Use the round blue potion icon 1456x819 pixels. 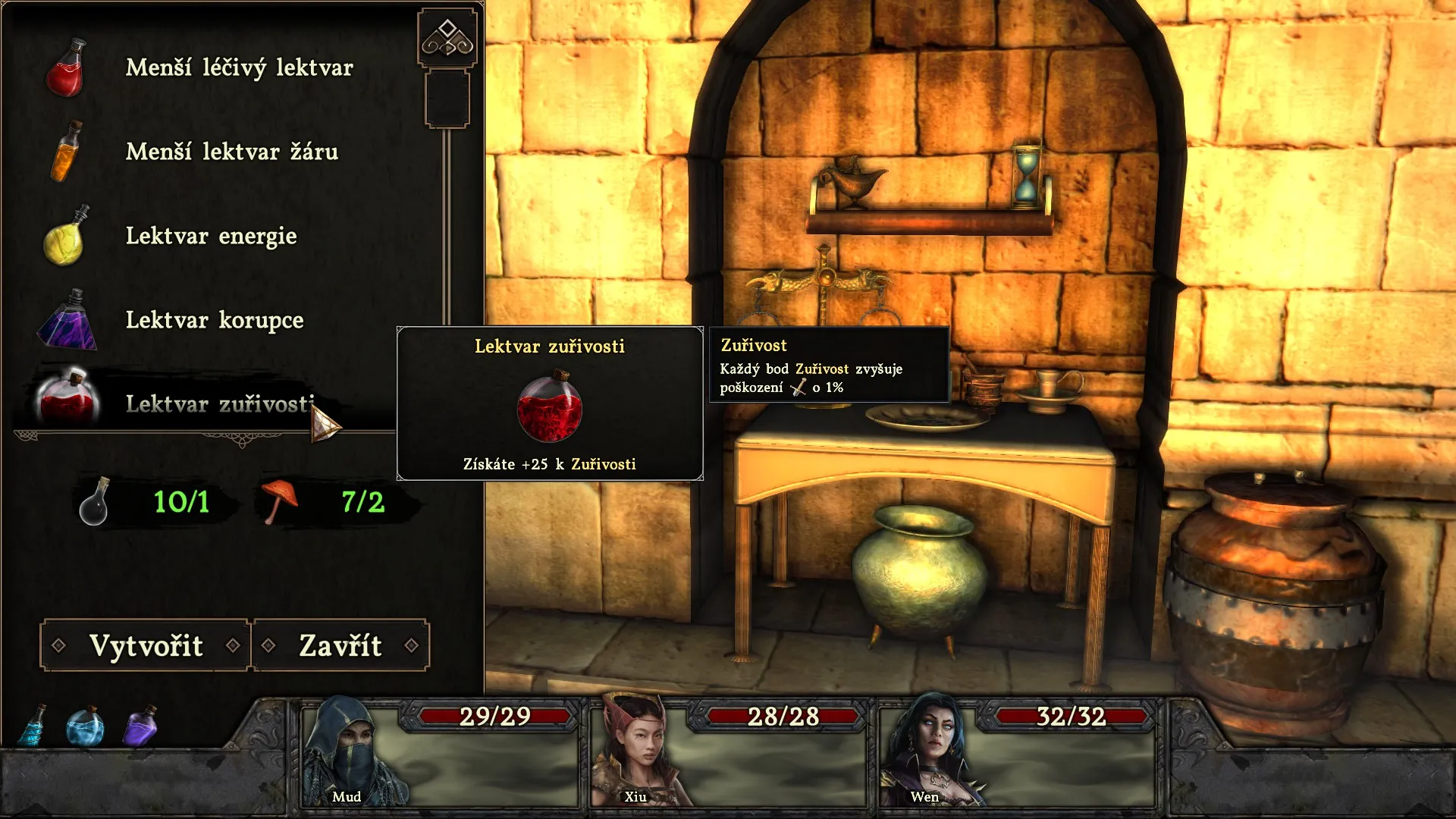click(85, 726)
